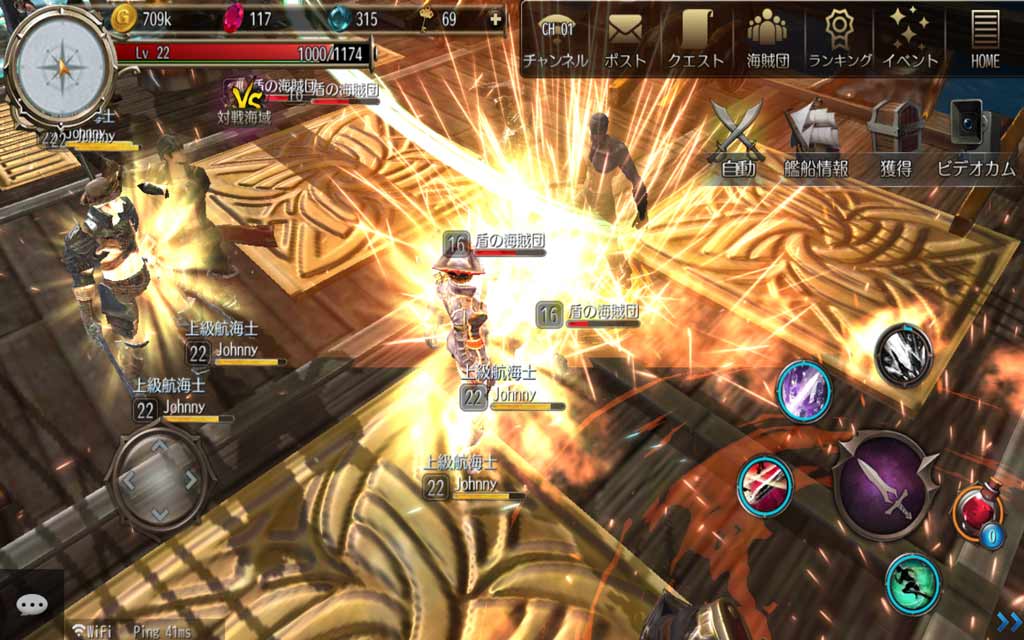Open the 獲得 treasure chest
This screenshot has width=1024, height=640.
point(894,138)
